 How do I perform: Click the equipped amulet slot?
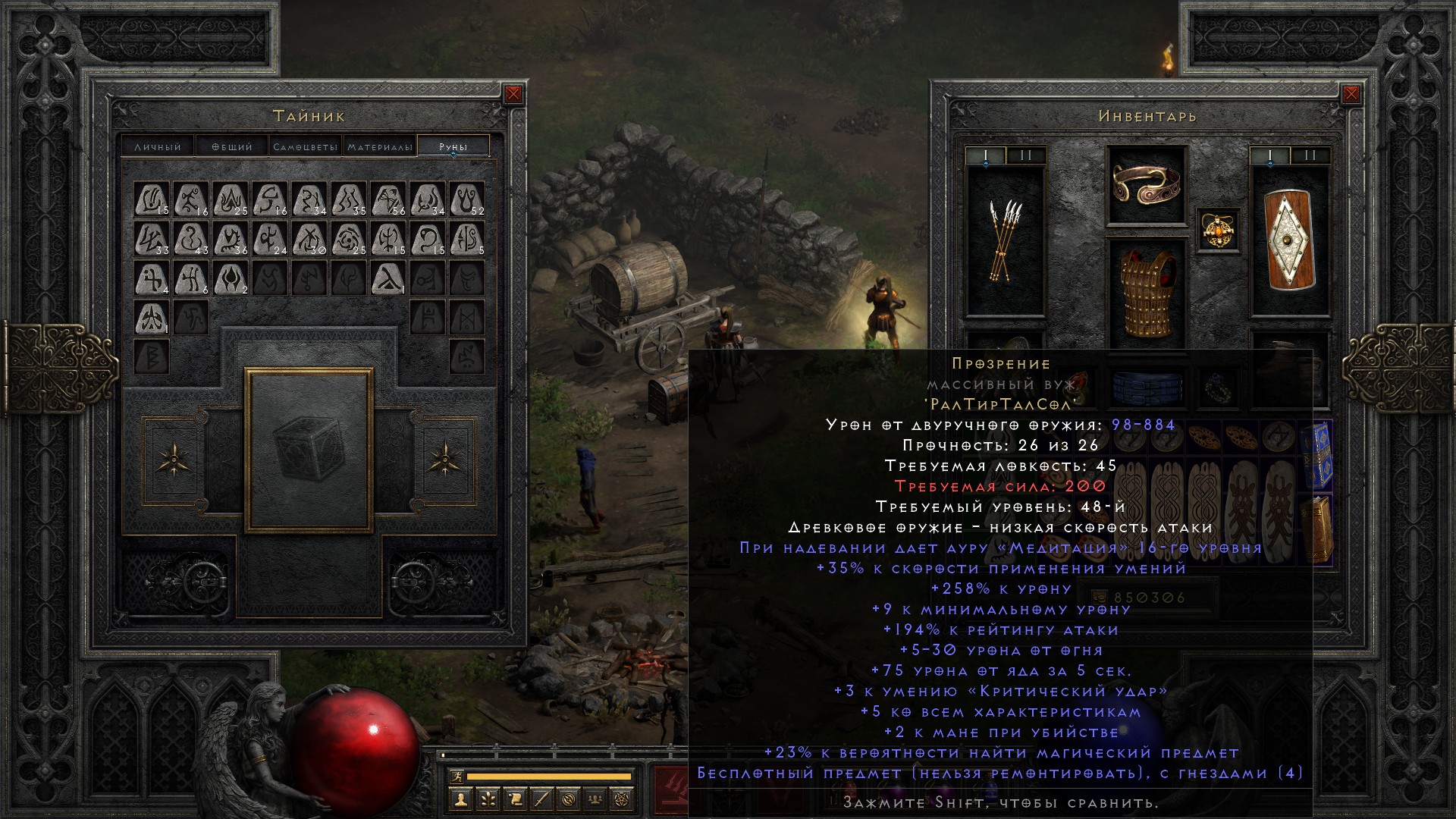click(x=1219, y=230)
